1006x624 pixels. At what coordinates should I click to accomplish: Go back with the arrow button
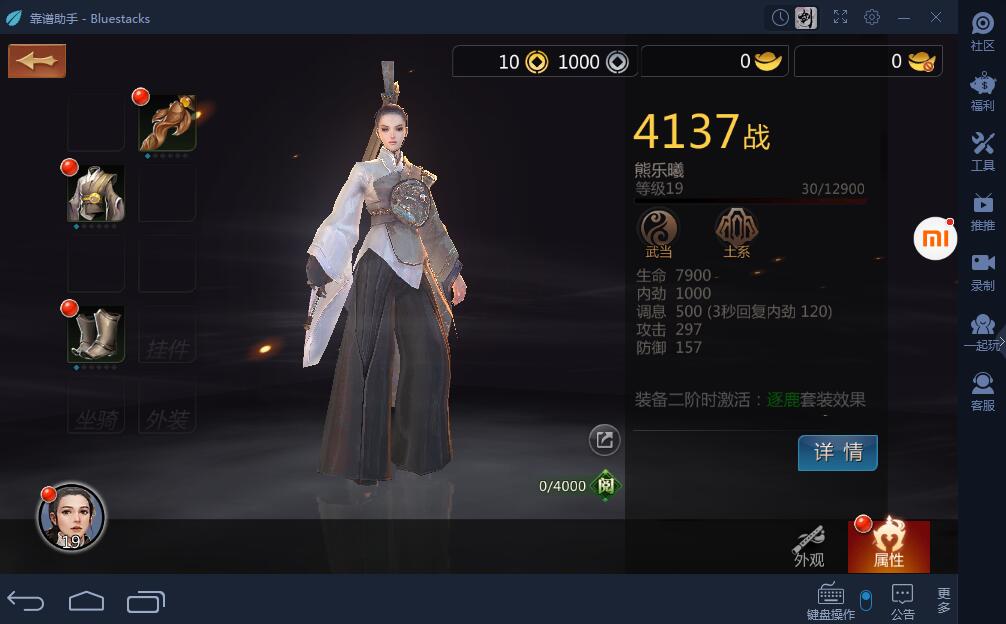pos(37,61)
